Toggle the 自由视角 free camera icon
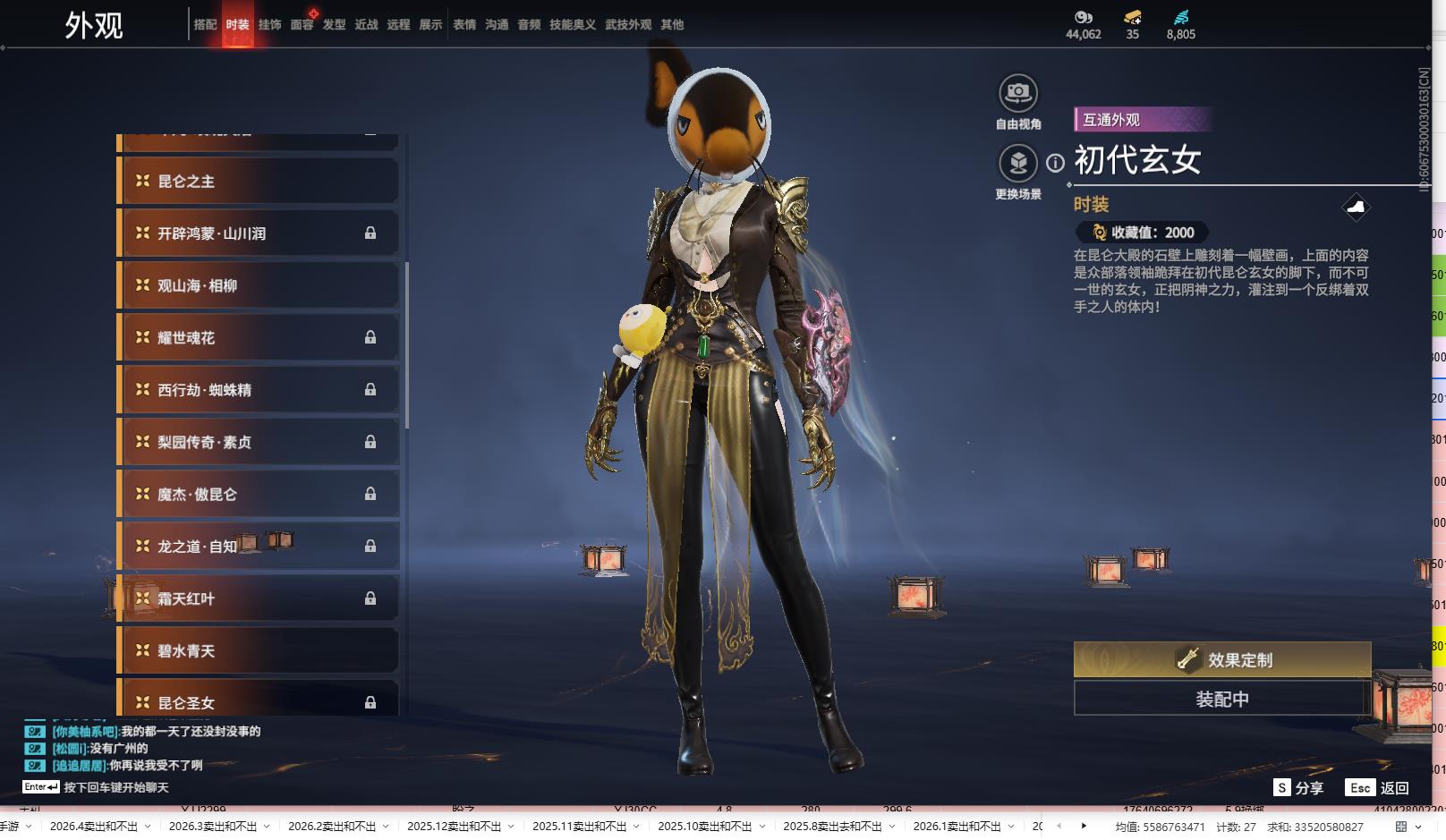This screenshot has height=840, width=1446. click(1017, 93)
